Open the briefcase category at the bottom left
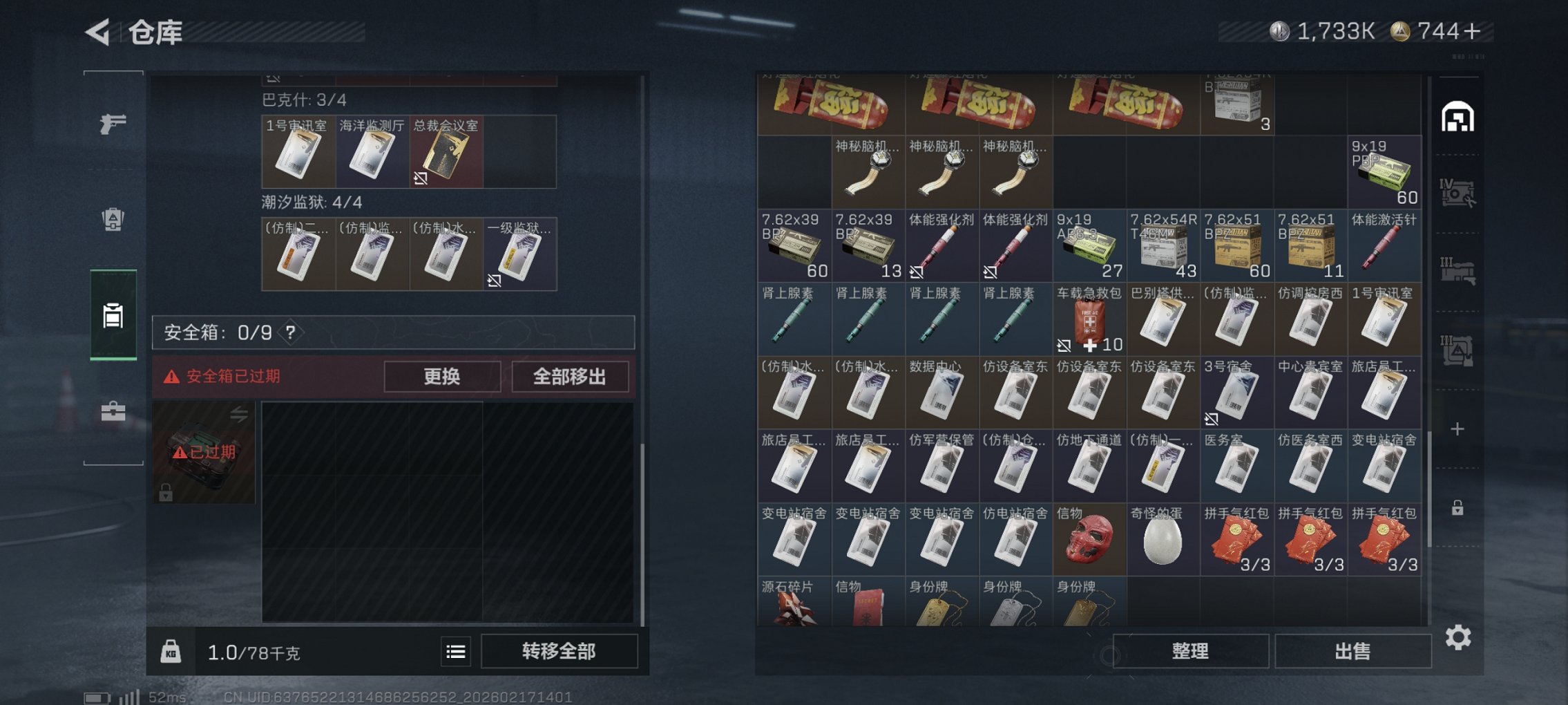Image resolution: width=1568 pixels, height=705 pixels. click(113, 413)
